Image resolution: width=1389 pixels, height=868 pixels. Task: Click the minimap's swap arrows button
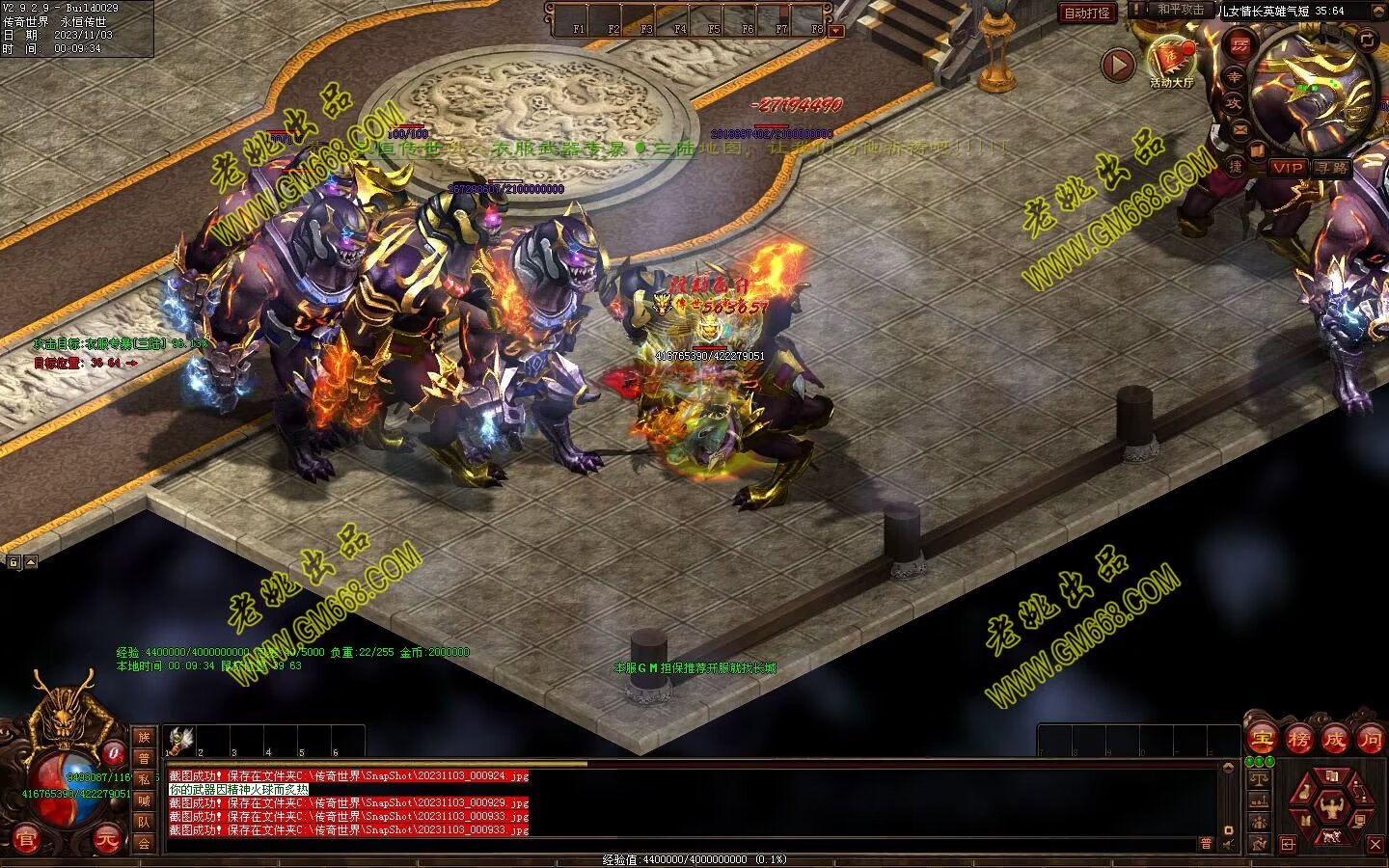[x=1367, y=40]
